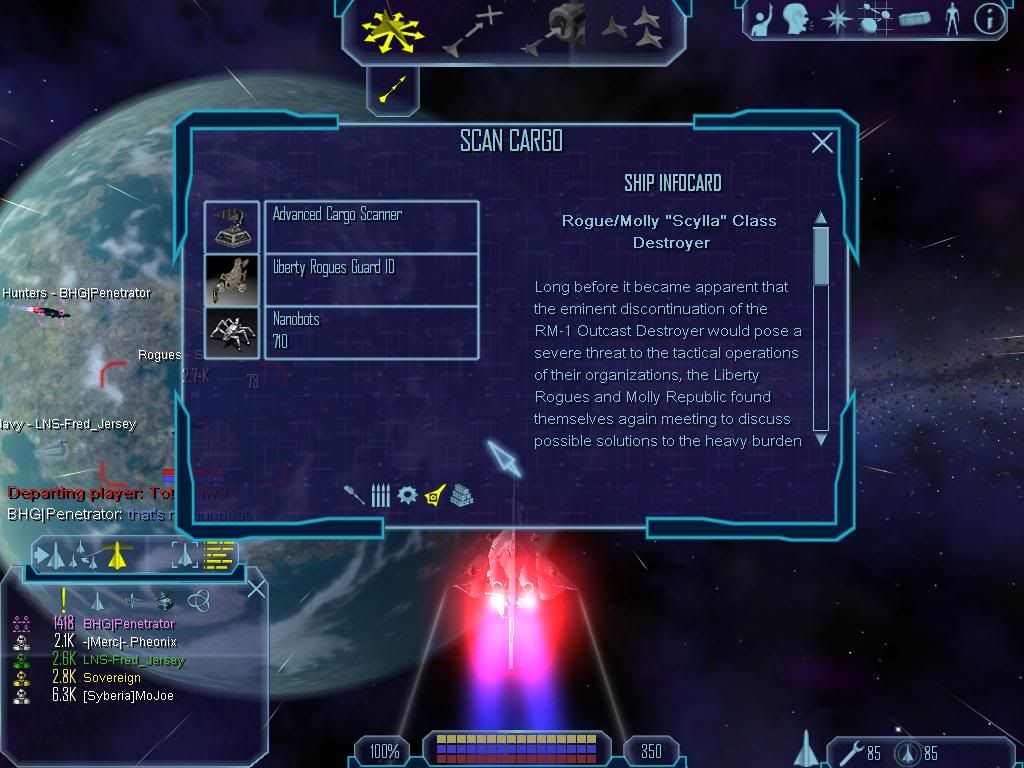
Task: Select the Liberty Rogues Guard ID row
Action: (x=370, y=280)
